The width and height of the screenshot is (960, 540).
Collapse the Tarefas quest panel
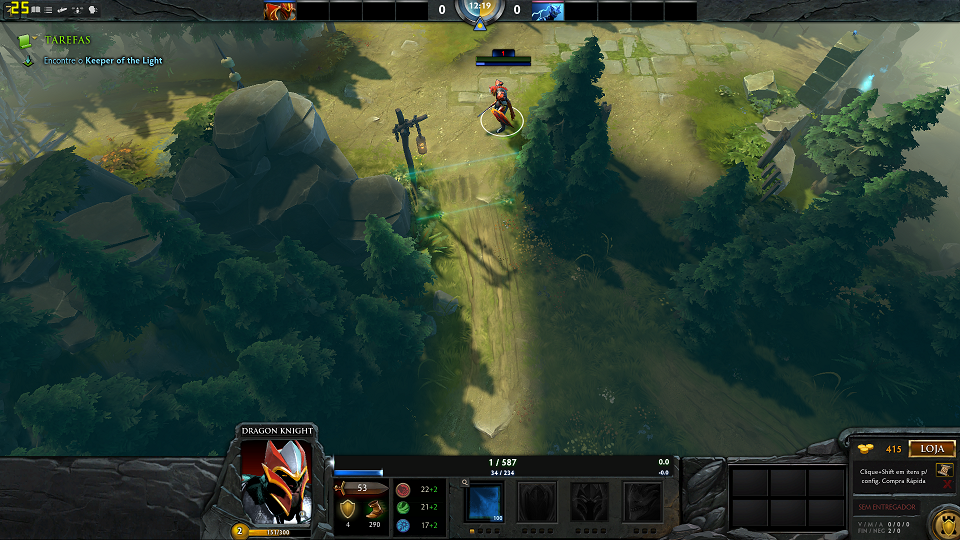(x=25, y=40)
